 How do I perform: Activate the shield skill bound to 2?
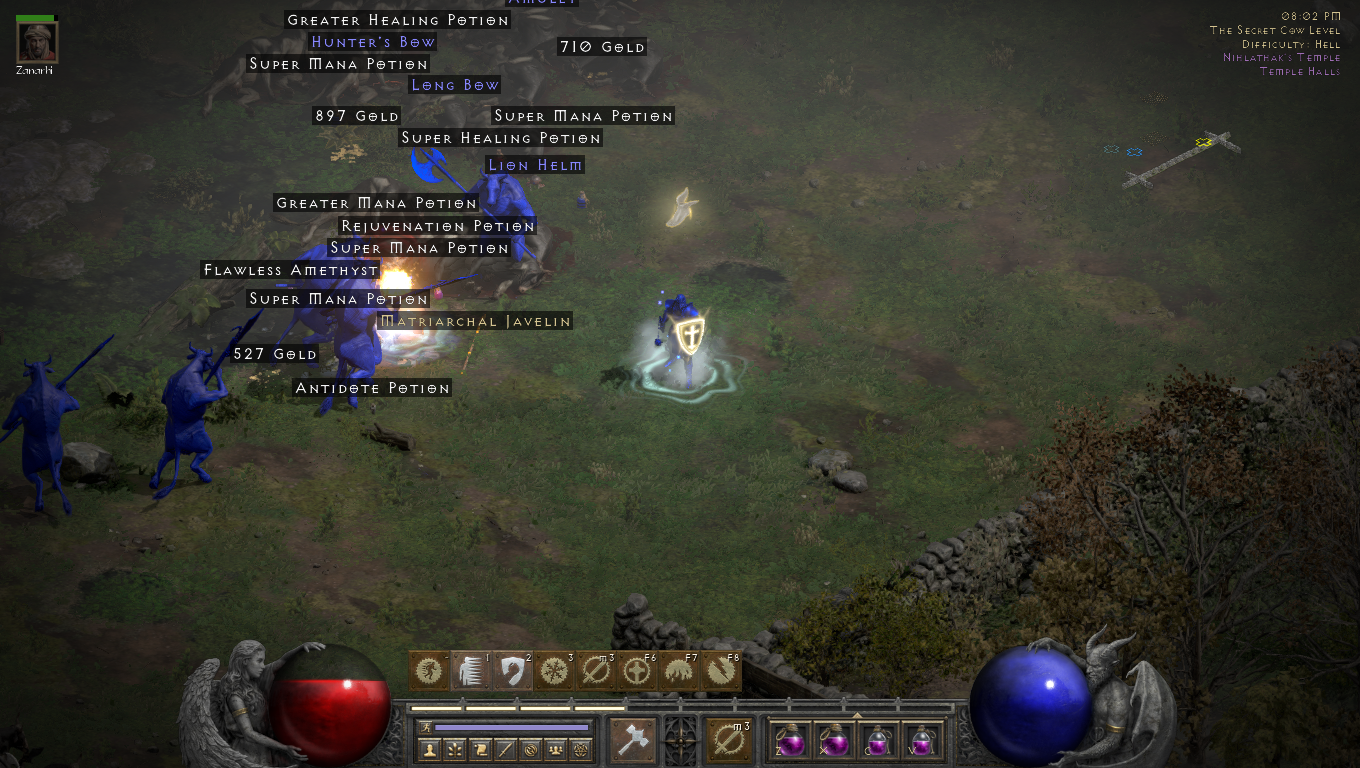[x=513, y=671]
